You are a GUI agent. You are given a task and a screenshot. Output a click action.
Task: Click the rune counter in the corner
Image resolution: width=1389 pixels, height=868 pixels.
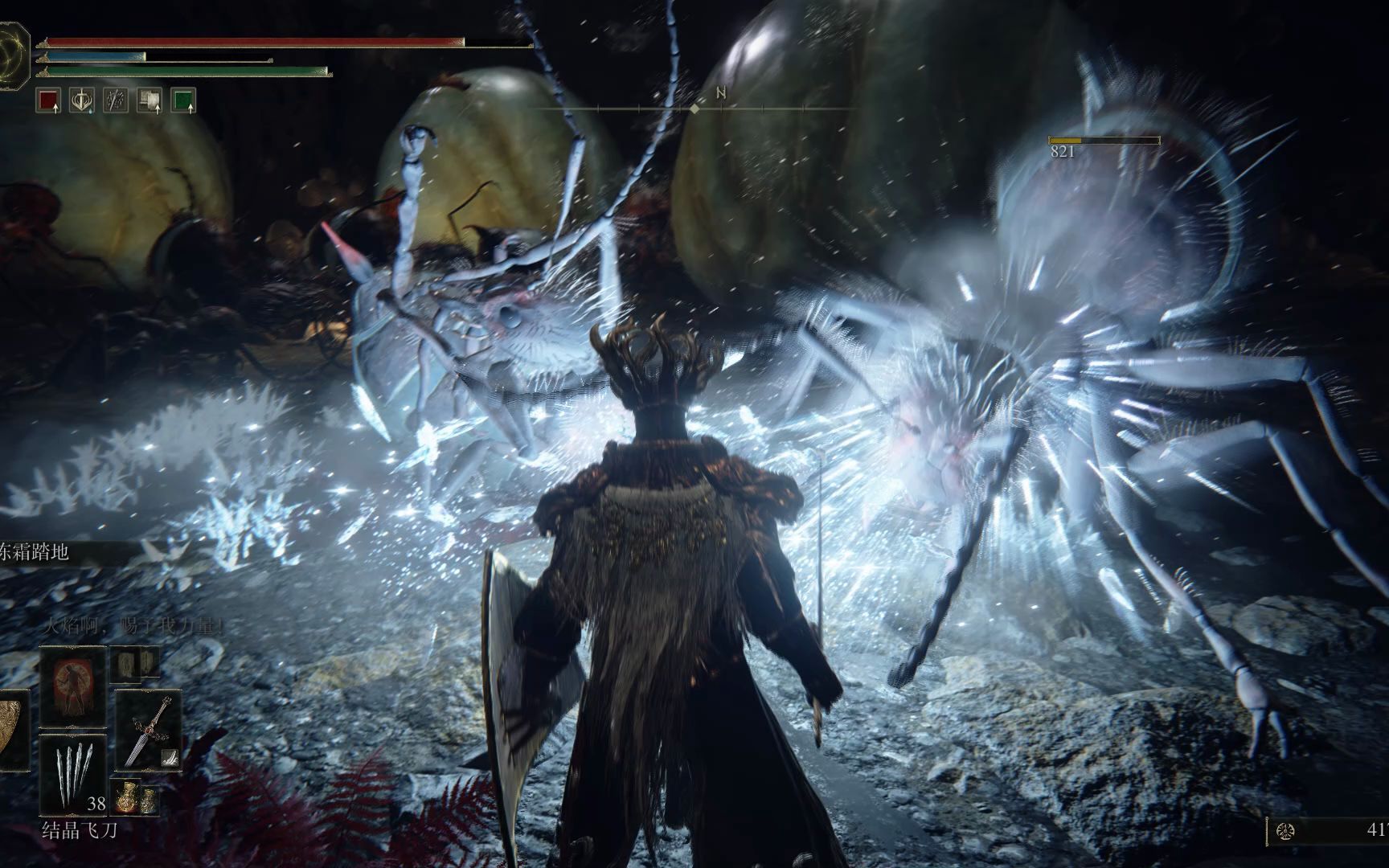click(x=1328, y=830)
